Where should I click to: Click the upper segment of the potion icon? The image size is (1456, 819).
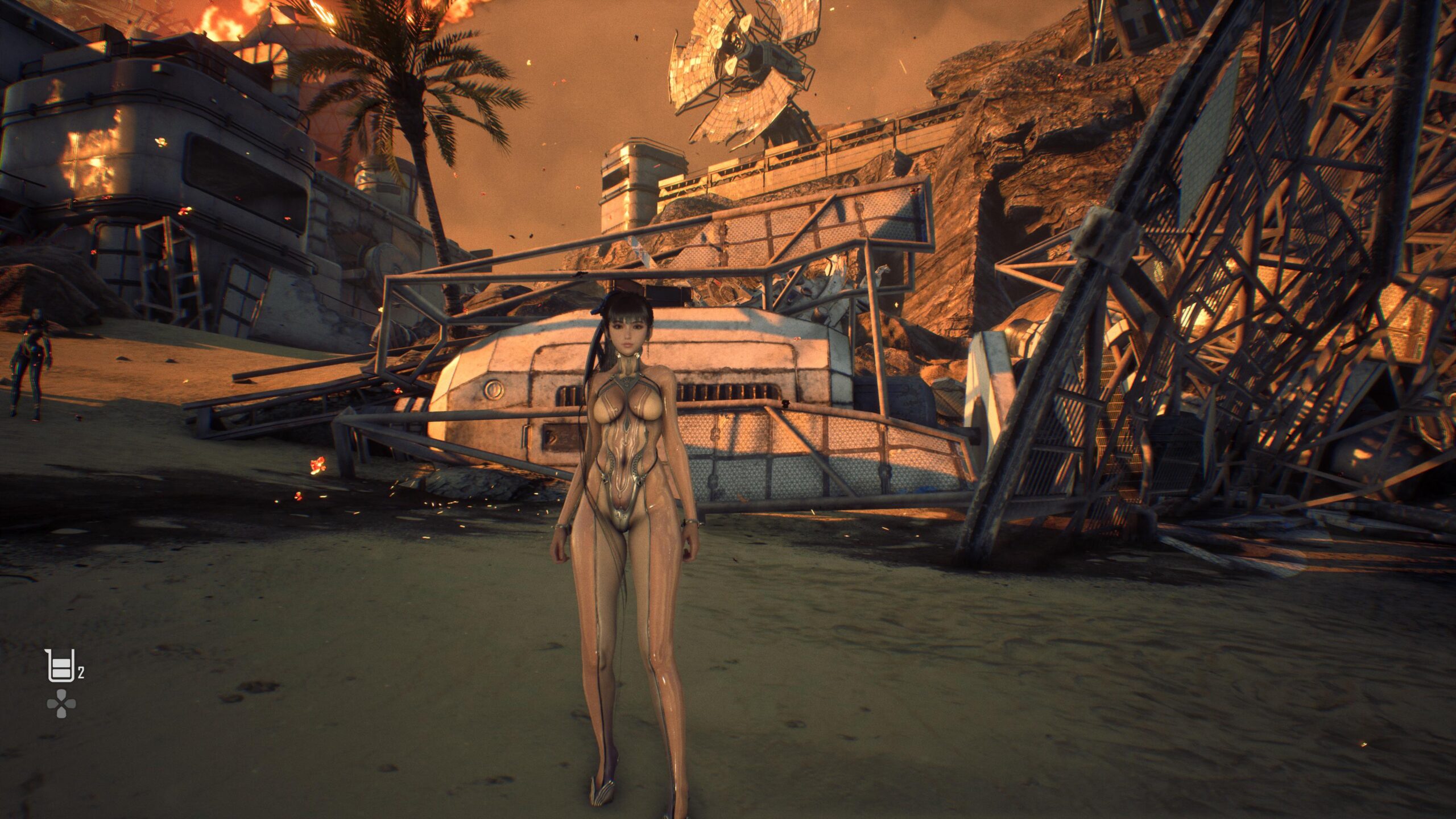click(61, 662)
